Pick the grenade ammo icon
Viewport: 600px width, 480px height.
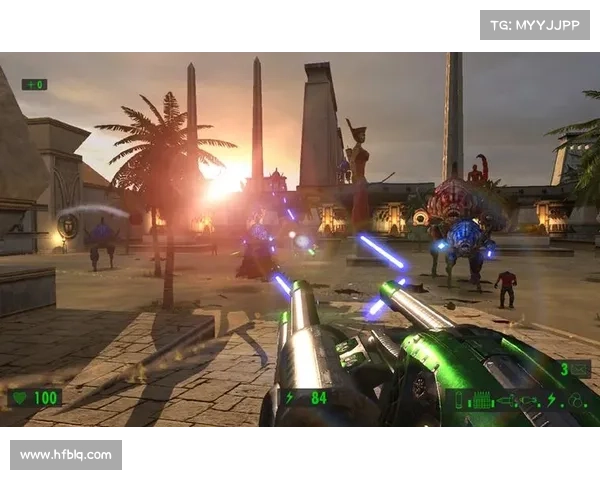[x=530, y=399]
